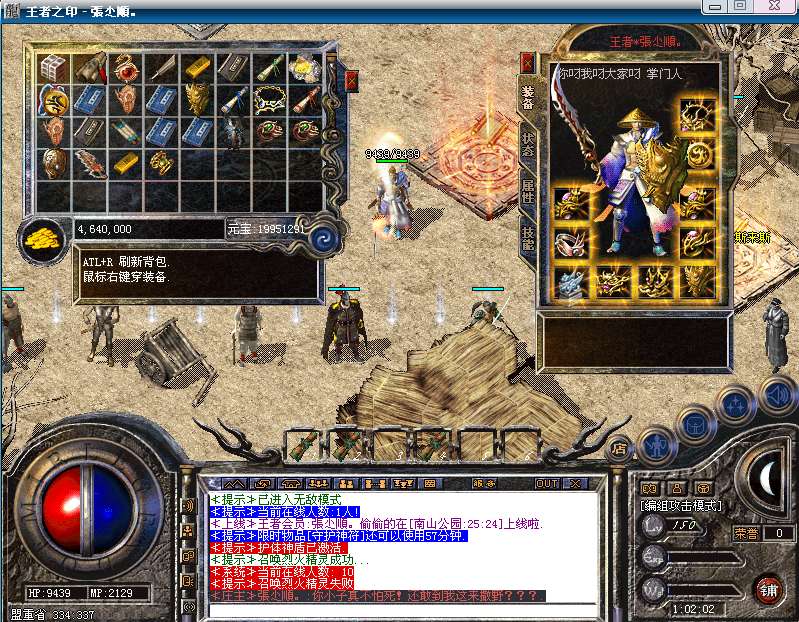Click inside the chat message log
The width and height of the screenshot is (799, 622).
click(380, 545)
